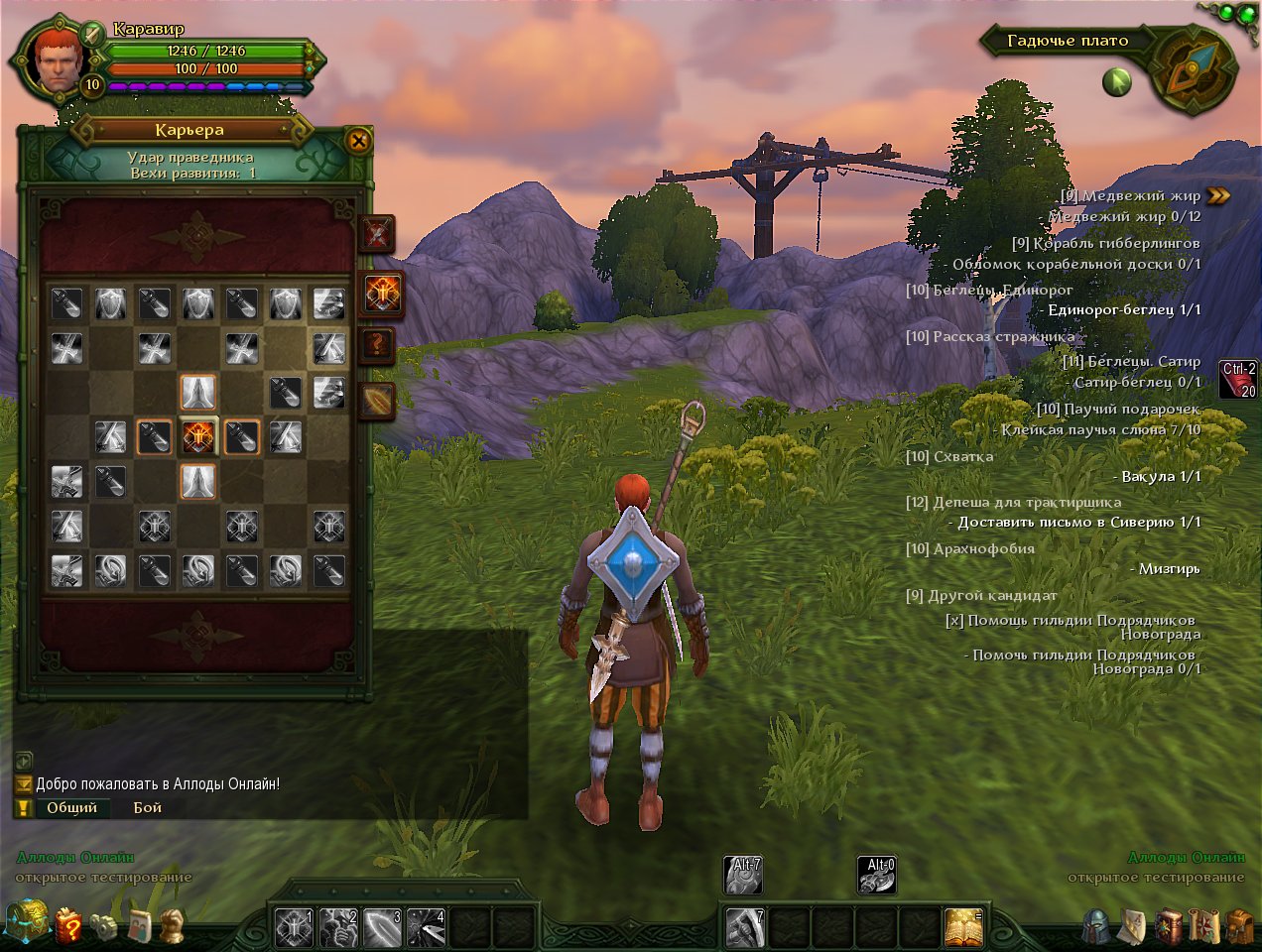The width and height of the screenshot is (1262, 952).
Task: Trigger the blade ability in slot 3
Action: [382, 927]
